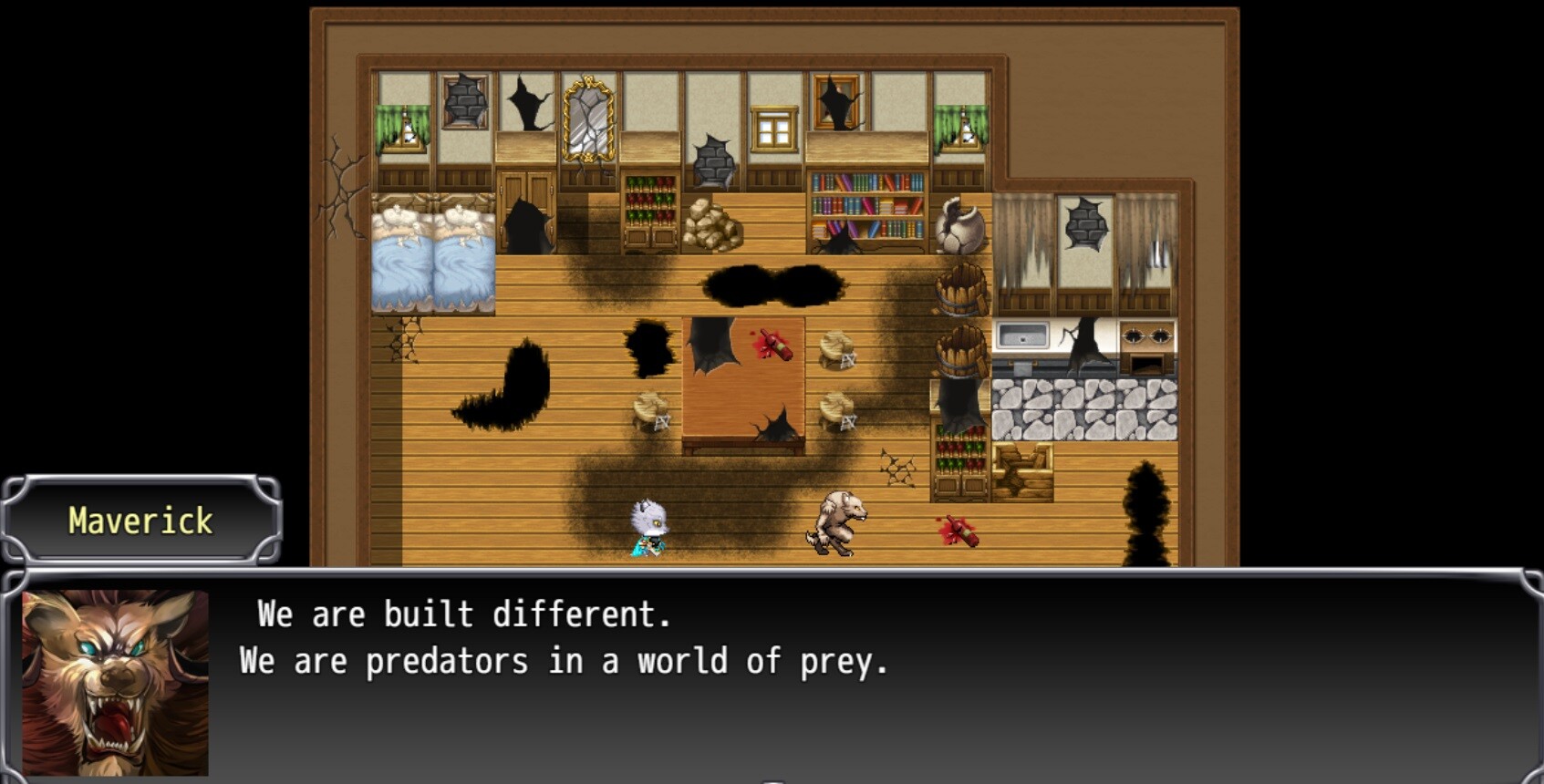The image size is (1544, 784).
Task: Click the small cat-like character sprite
Action: (x=648, y=524)
